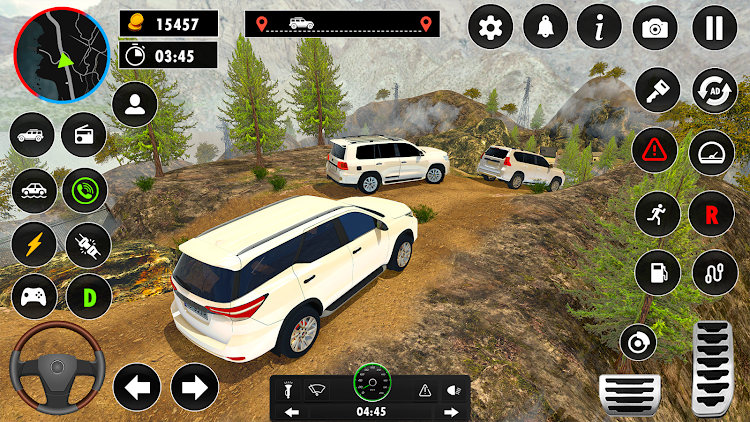Steer right with the large arrow button
Viewport: 750px width, 422px height.
[x=195, y=386]
